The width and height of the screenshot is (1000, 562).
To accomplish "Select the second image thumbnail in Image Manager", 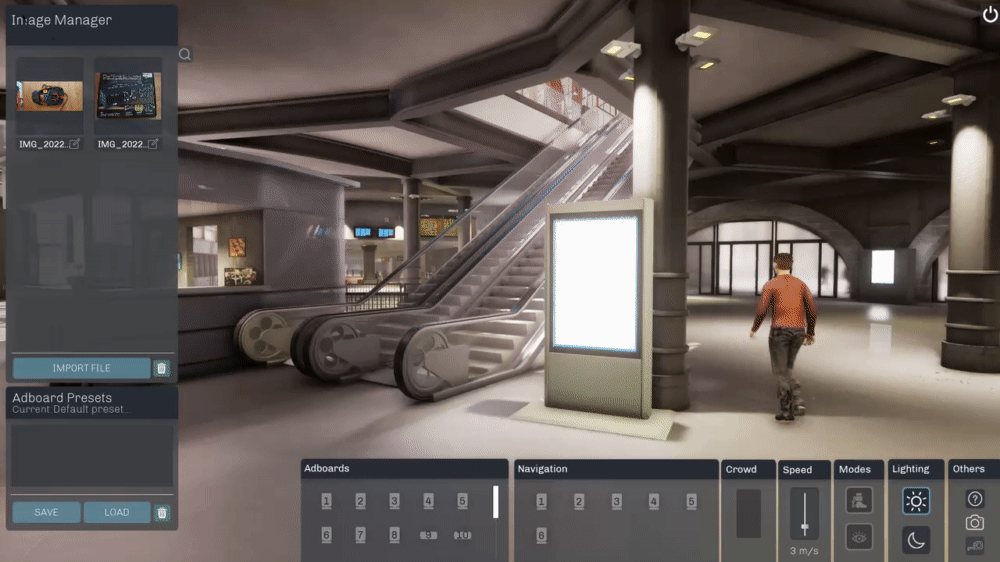I will click(x=128, y=96).
